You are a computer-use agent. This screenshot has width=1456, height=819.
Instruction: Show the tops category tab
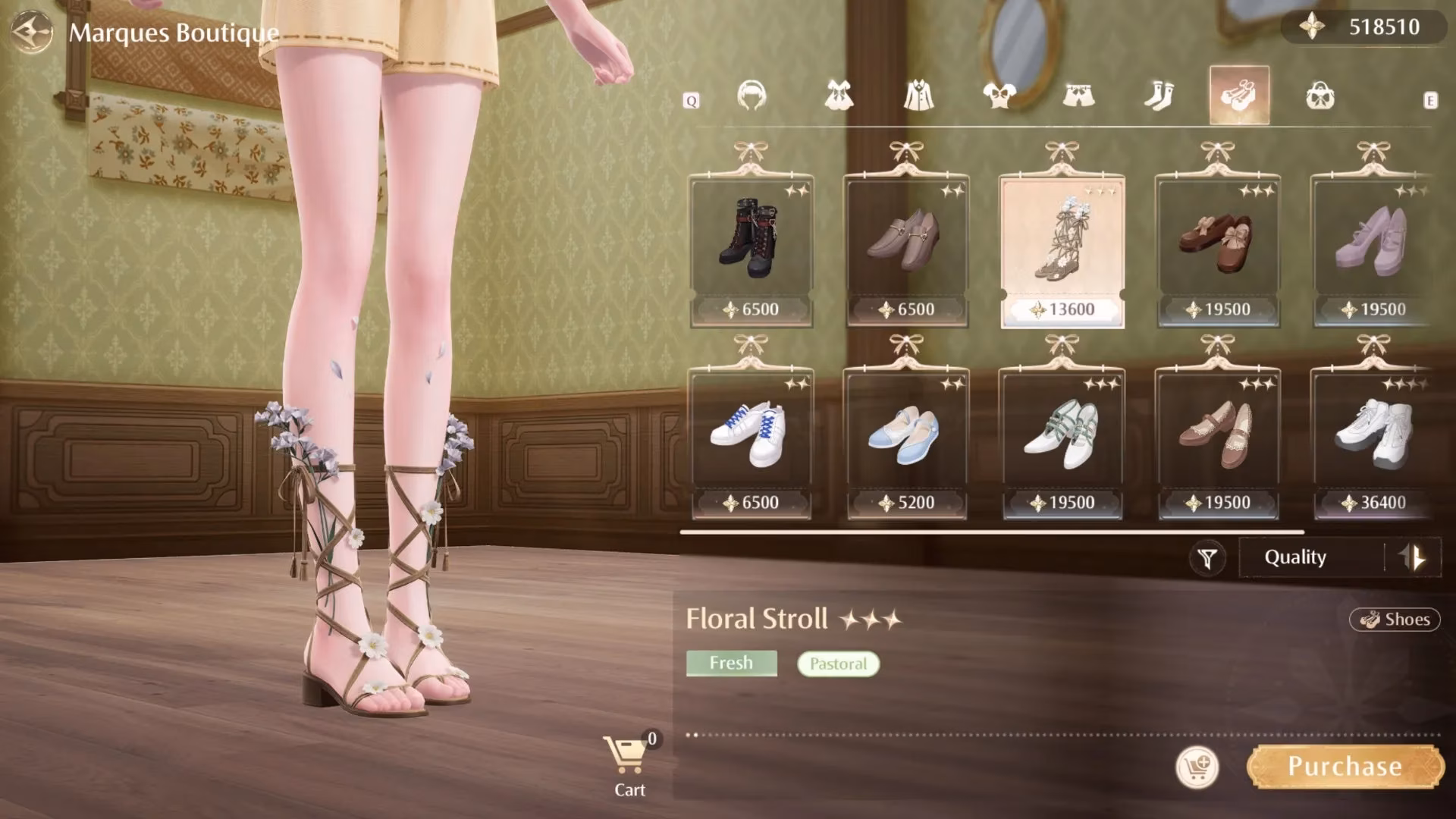coord(999,96)
